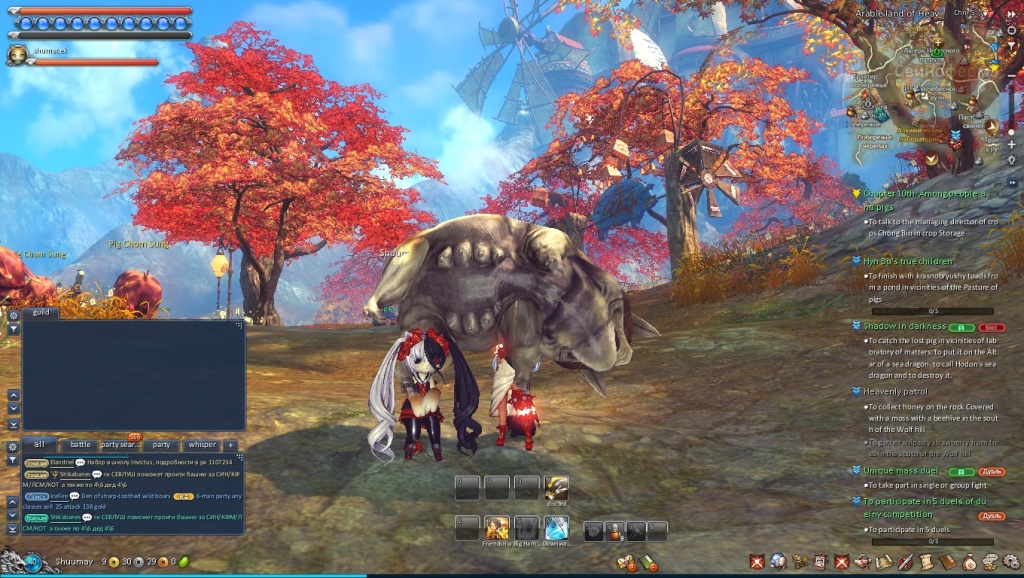The height and width of the screenshot is (578, 1024).
Task: Add a new chat tab with plus button
Action: click(231, 445)
